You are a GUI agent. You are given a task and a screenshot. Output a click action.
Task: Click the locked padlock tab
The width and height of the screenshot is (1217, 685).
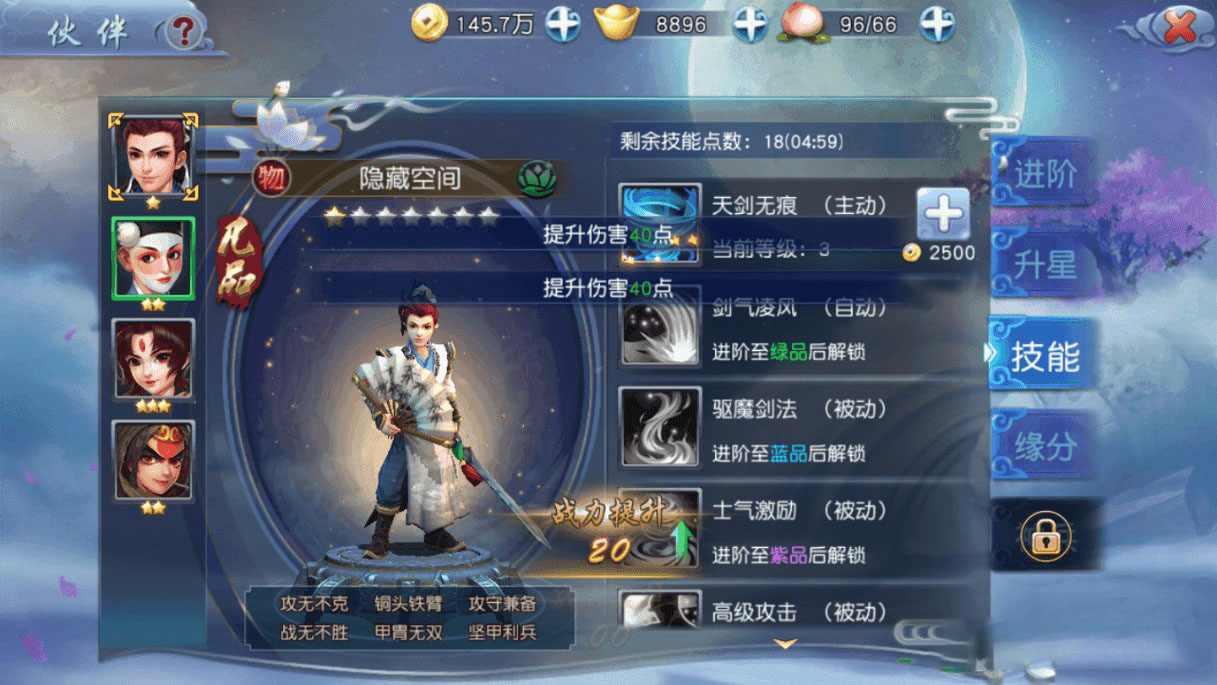1044,540
